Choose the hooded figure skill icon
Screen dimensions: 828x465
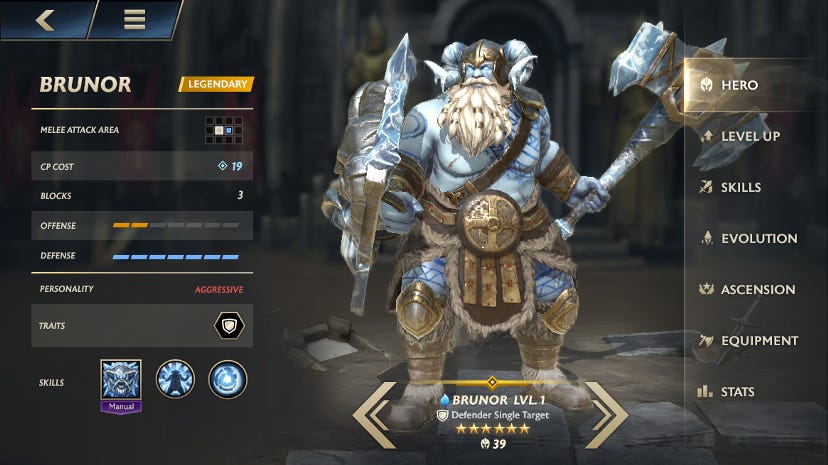pyautogui.click(x=175, y=380)
